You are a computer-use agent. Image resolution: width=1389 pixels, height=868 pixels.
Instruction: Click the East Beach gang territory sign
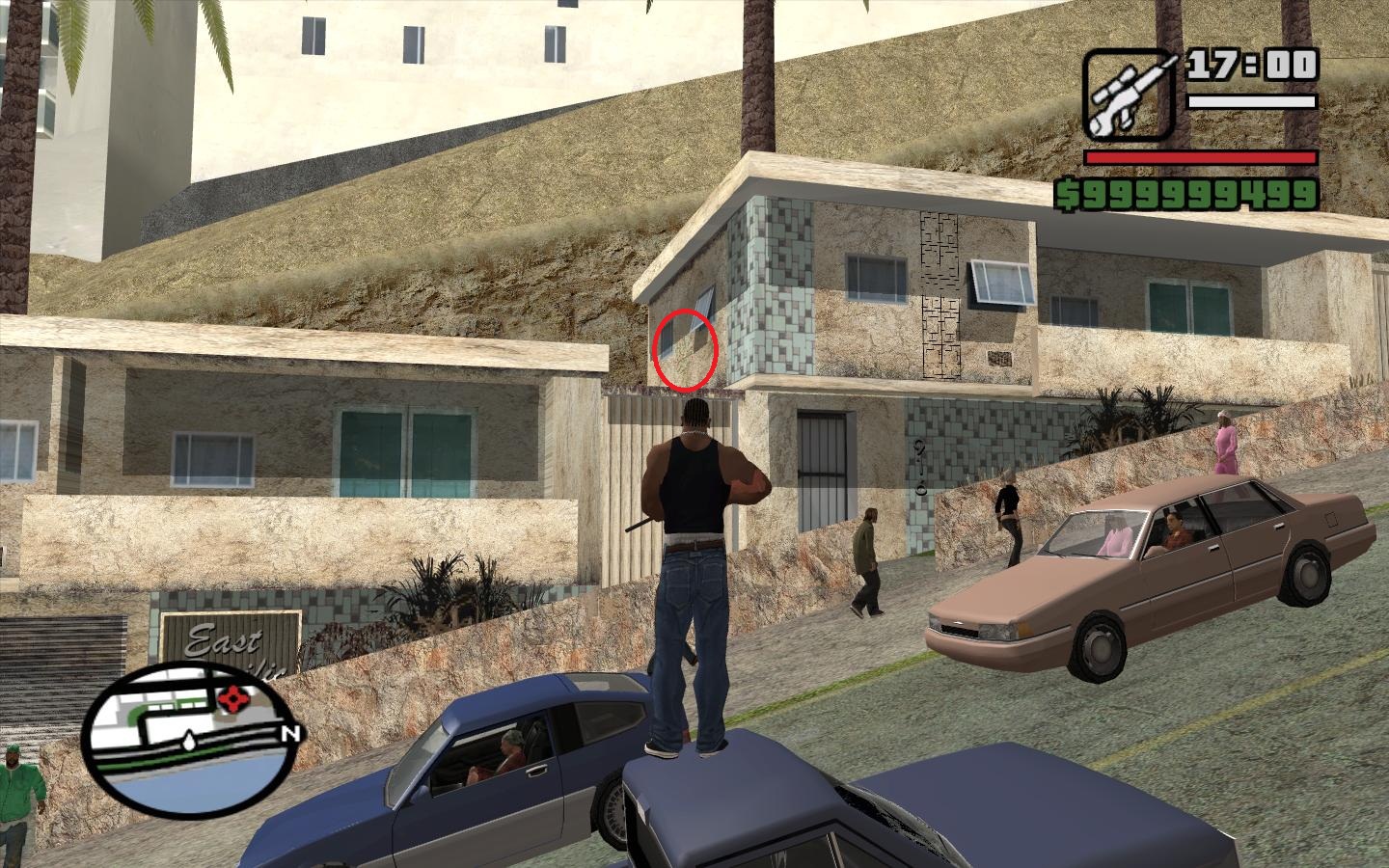[x=229, y=638]
